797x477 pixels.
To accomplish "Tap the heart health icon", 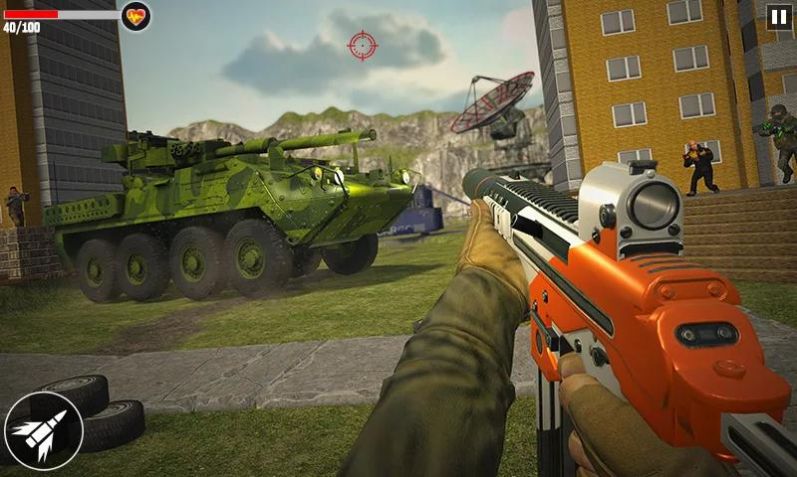I will [136, 16].
